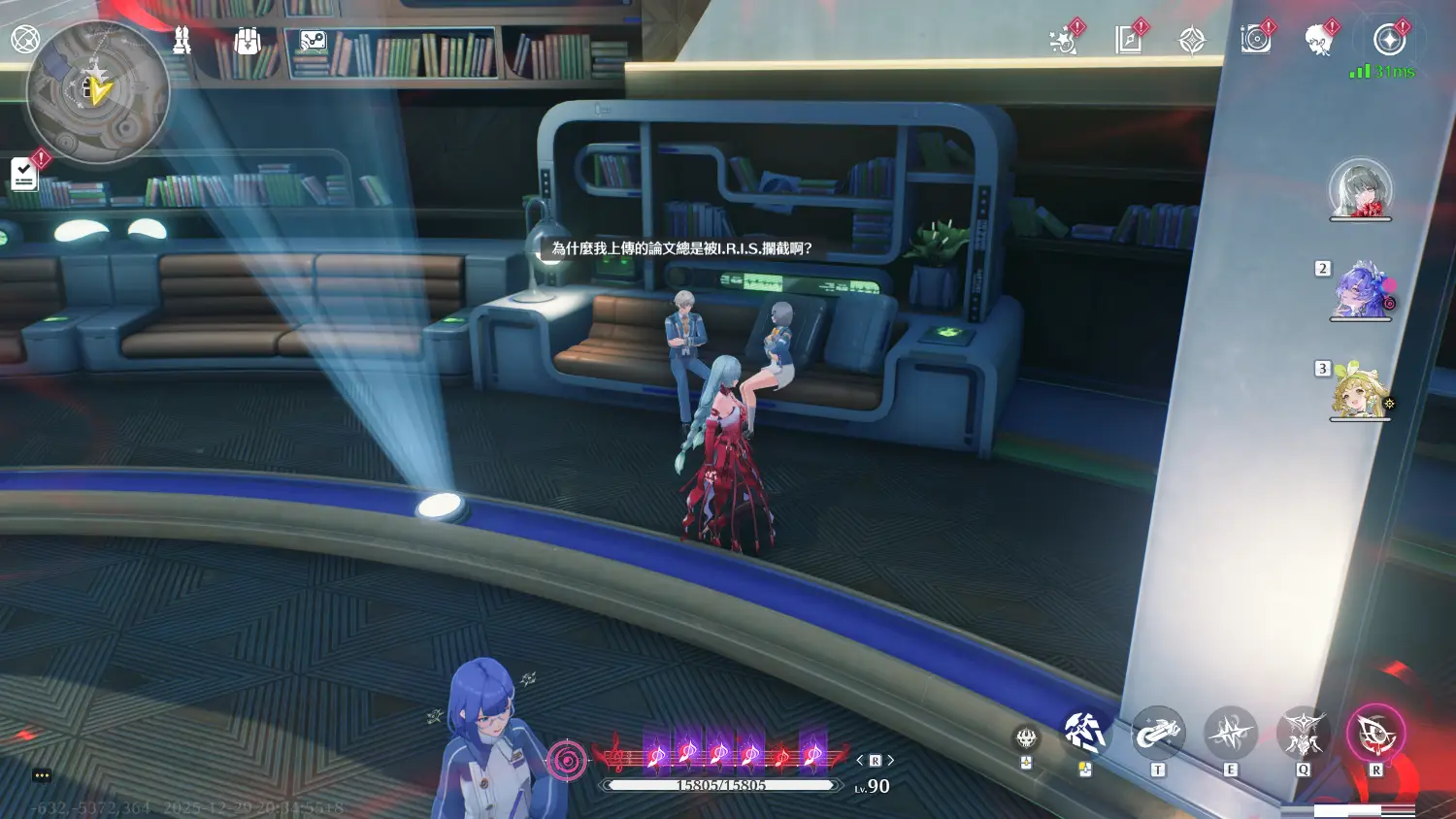Screen dimensions: 1456x819
Task: Click the node-diagram chat bubble icon
Action: click(x=313, y=41)
